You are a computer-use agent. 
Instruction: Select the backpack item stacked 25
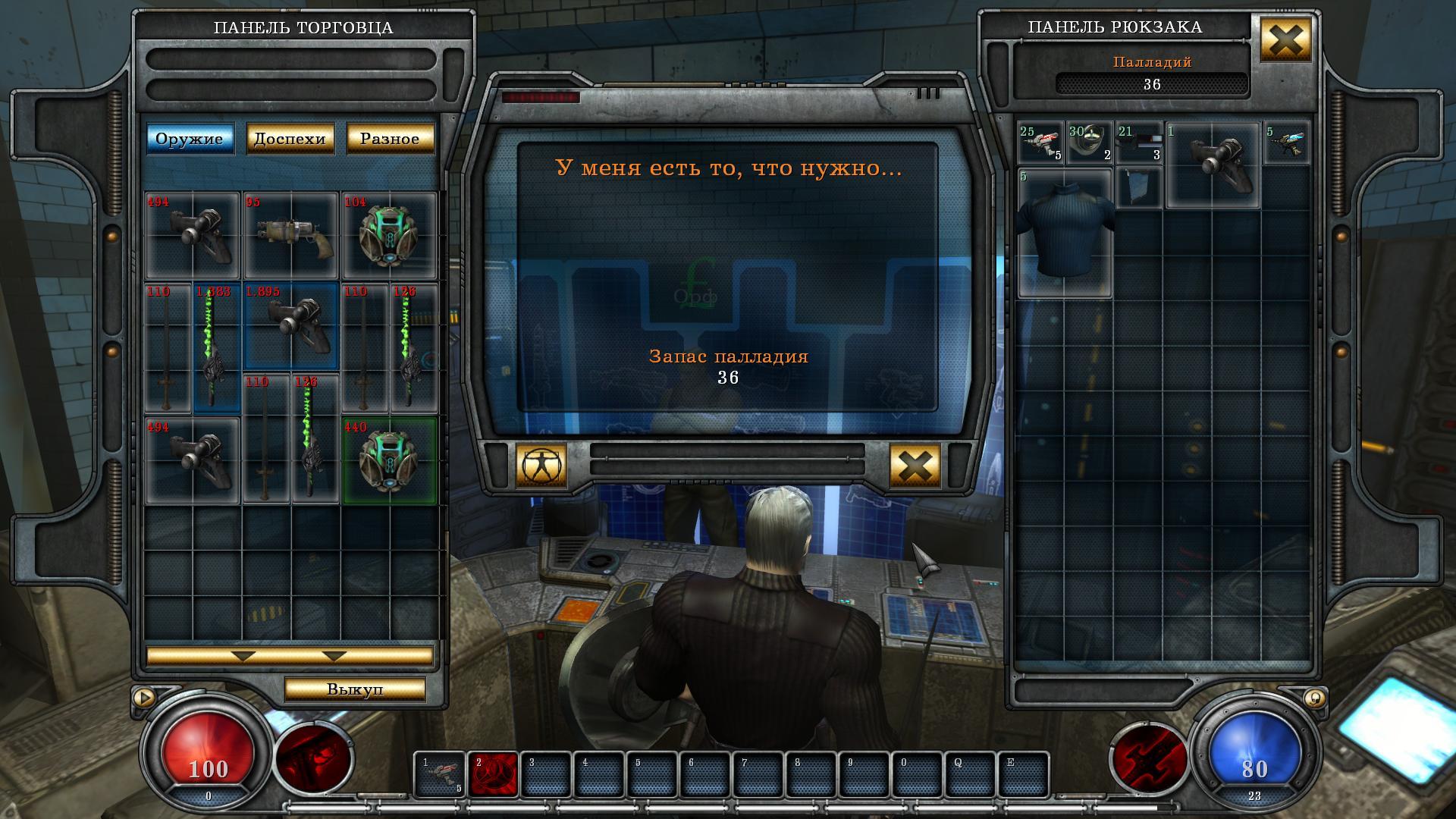tap(1040, 143)
